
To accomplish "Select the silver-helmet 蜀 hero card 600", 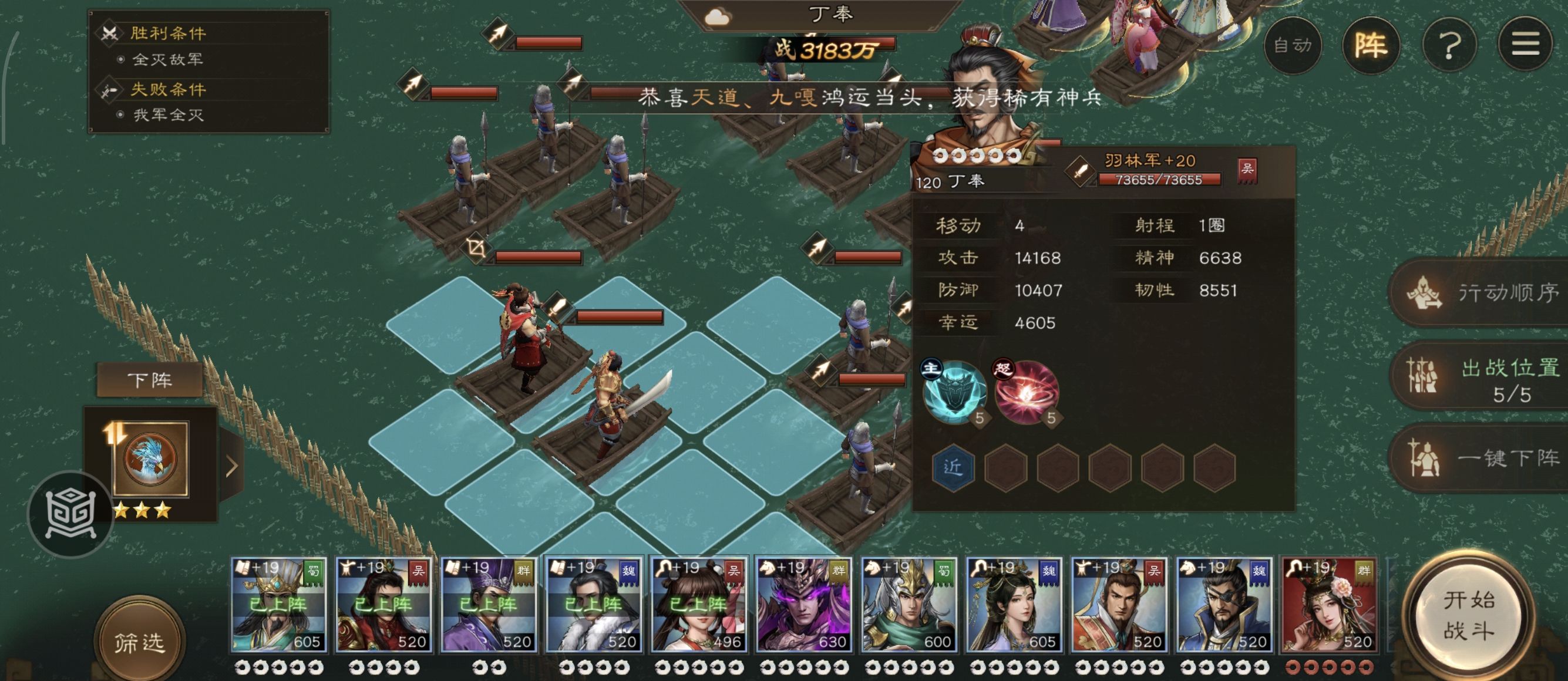I will (x=908, y=605).
